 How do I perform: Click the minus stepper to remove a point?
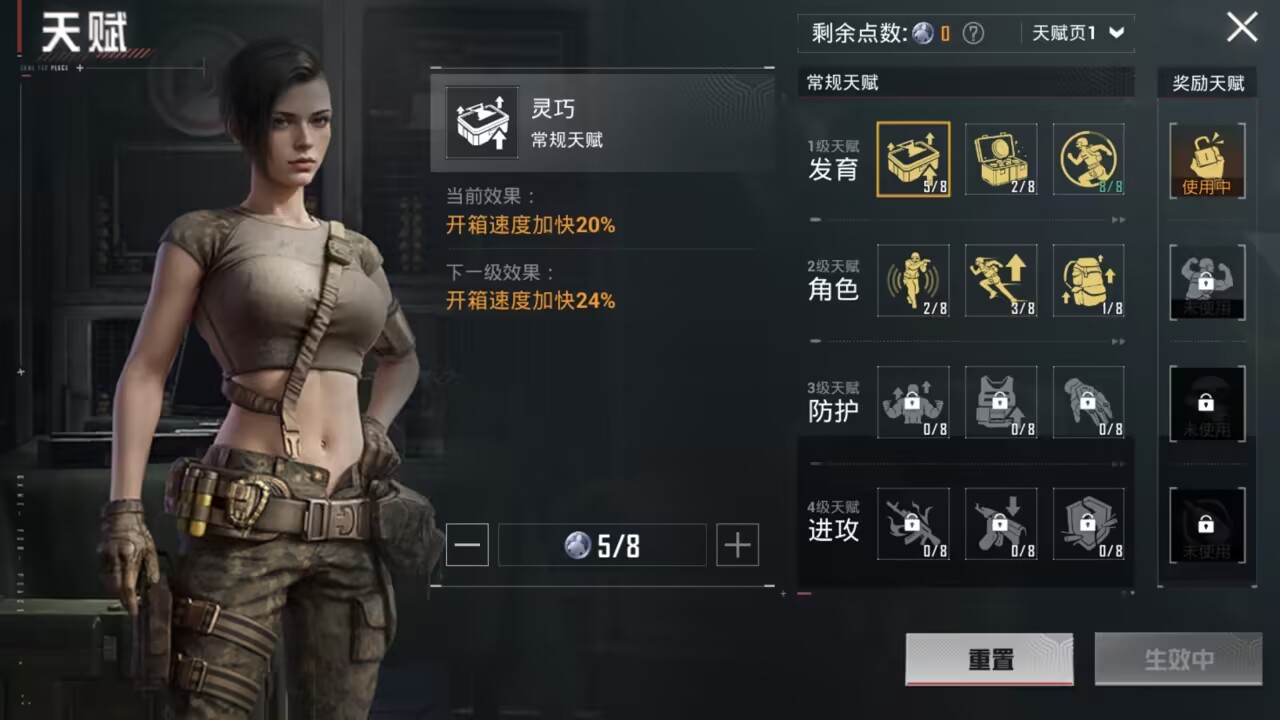tap(467, 544)
